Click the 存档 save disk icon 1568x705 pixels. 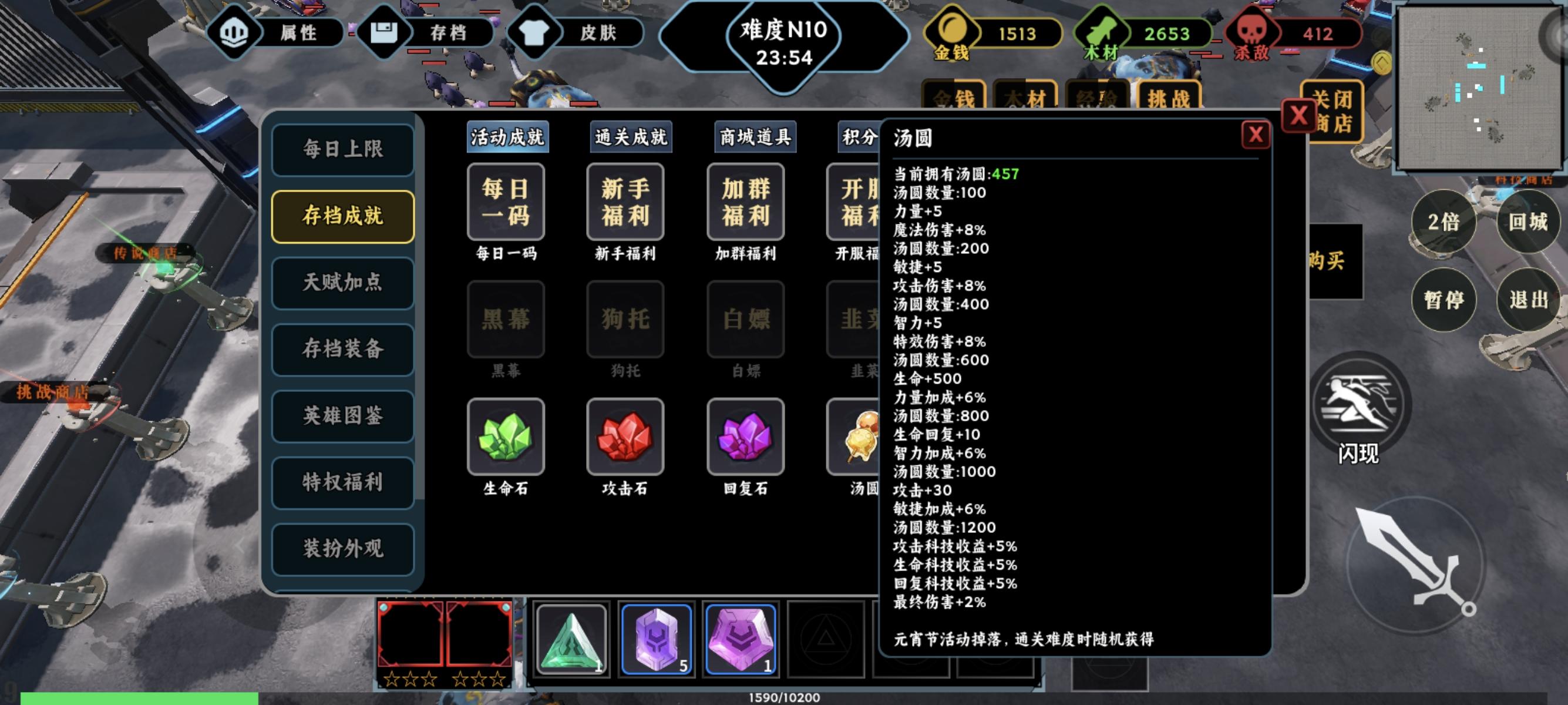pos(385,33)
